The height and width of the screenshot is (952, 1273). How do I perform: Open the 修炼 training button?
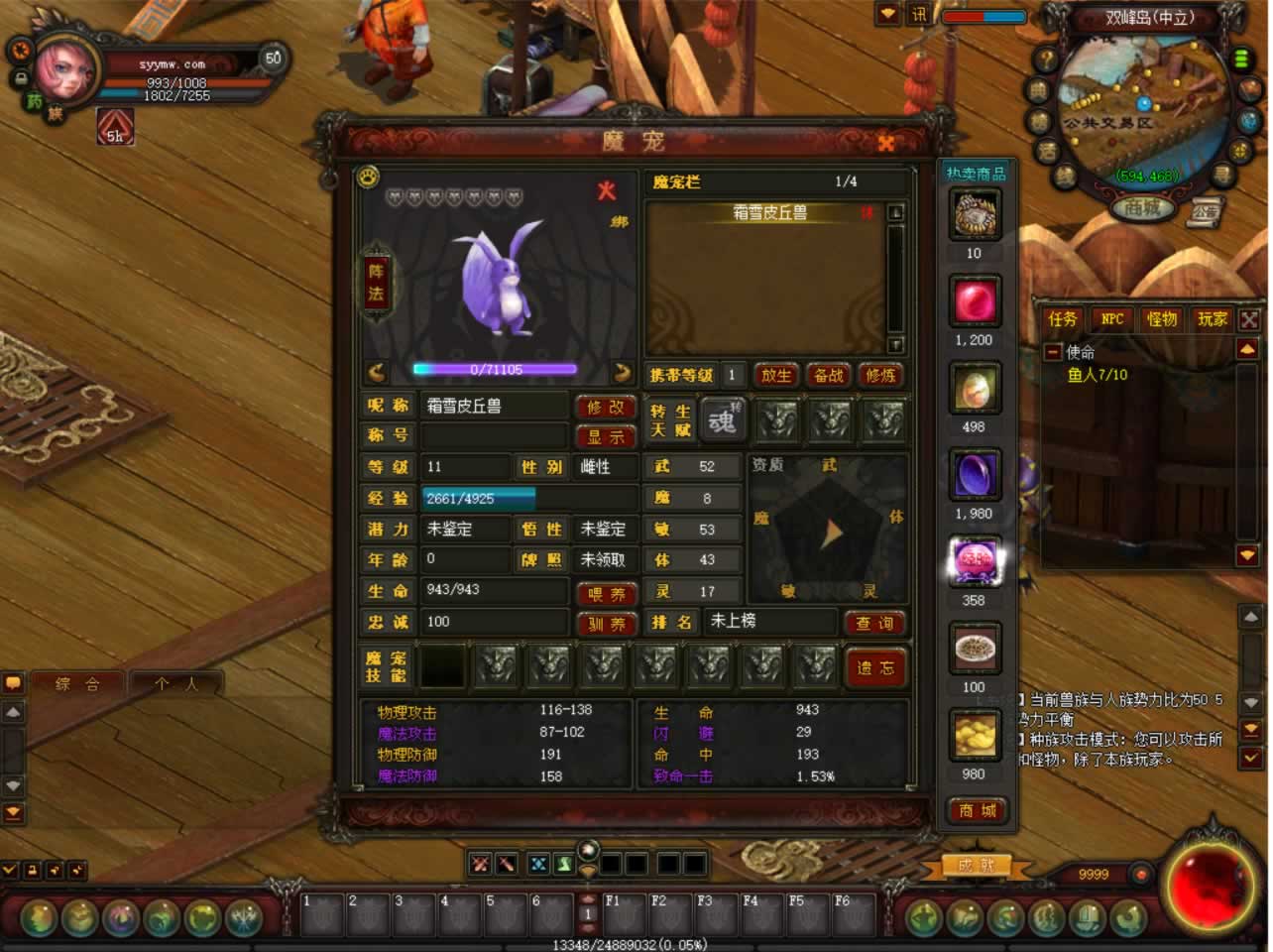pyautogui.click(x=880, y=375)
